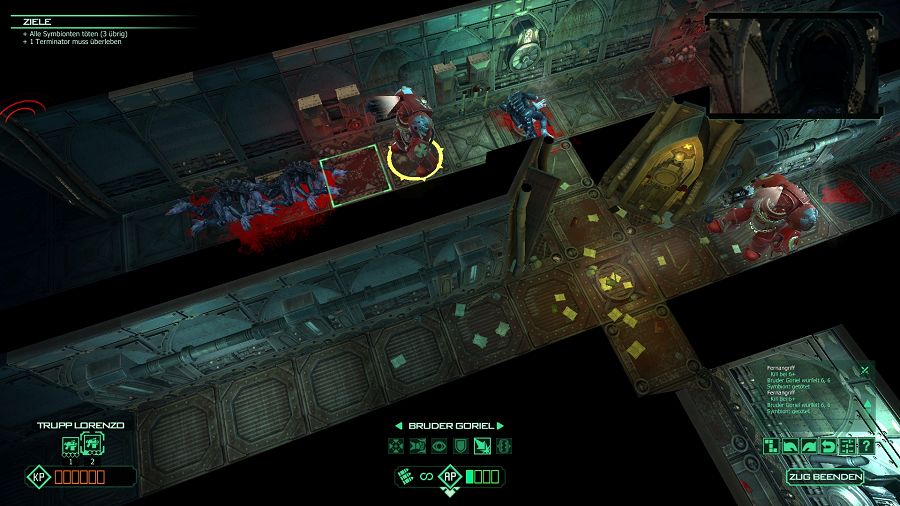This screenshot has height=506, width=900.
Task: Click the shoulder-cam view in the corner
Action: (x=794, y=64)
